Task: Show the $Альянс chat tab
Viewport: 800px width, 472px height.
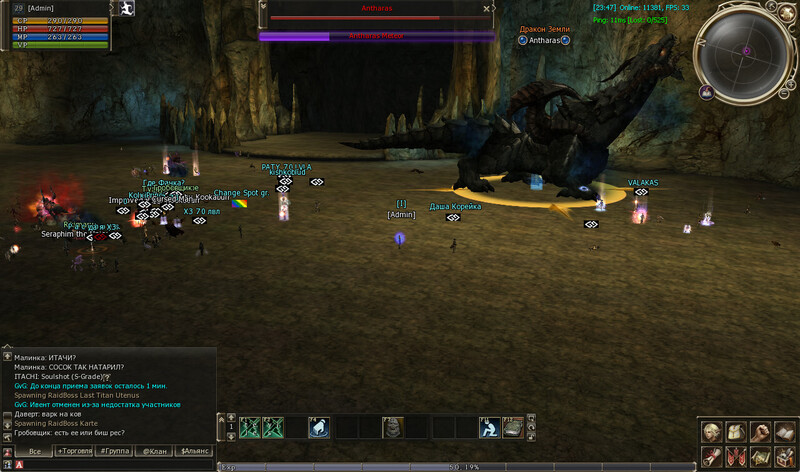Action: pos(195,452)
